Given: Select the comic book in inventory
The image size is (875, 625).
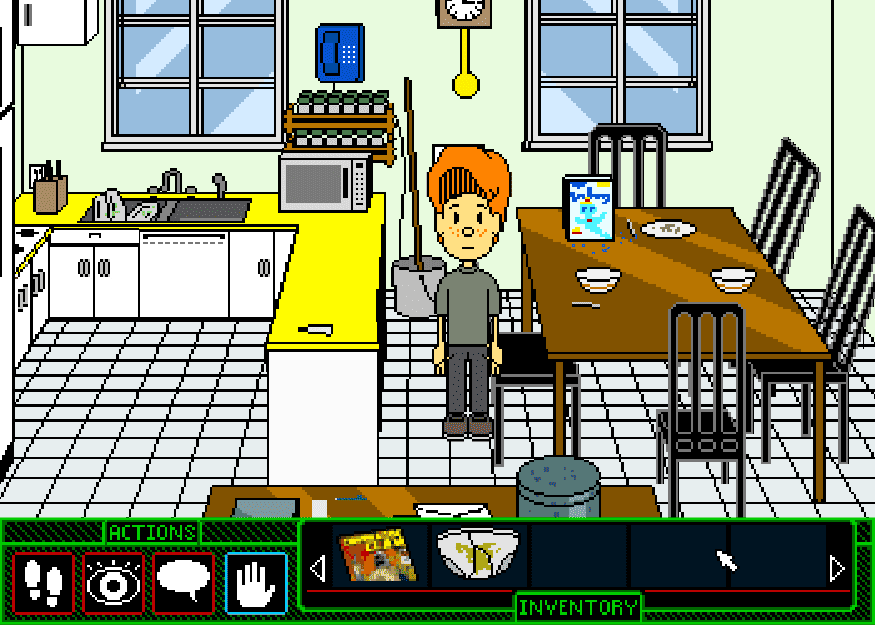Looking at the screenshot, I should coord(377,556).
